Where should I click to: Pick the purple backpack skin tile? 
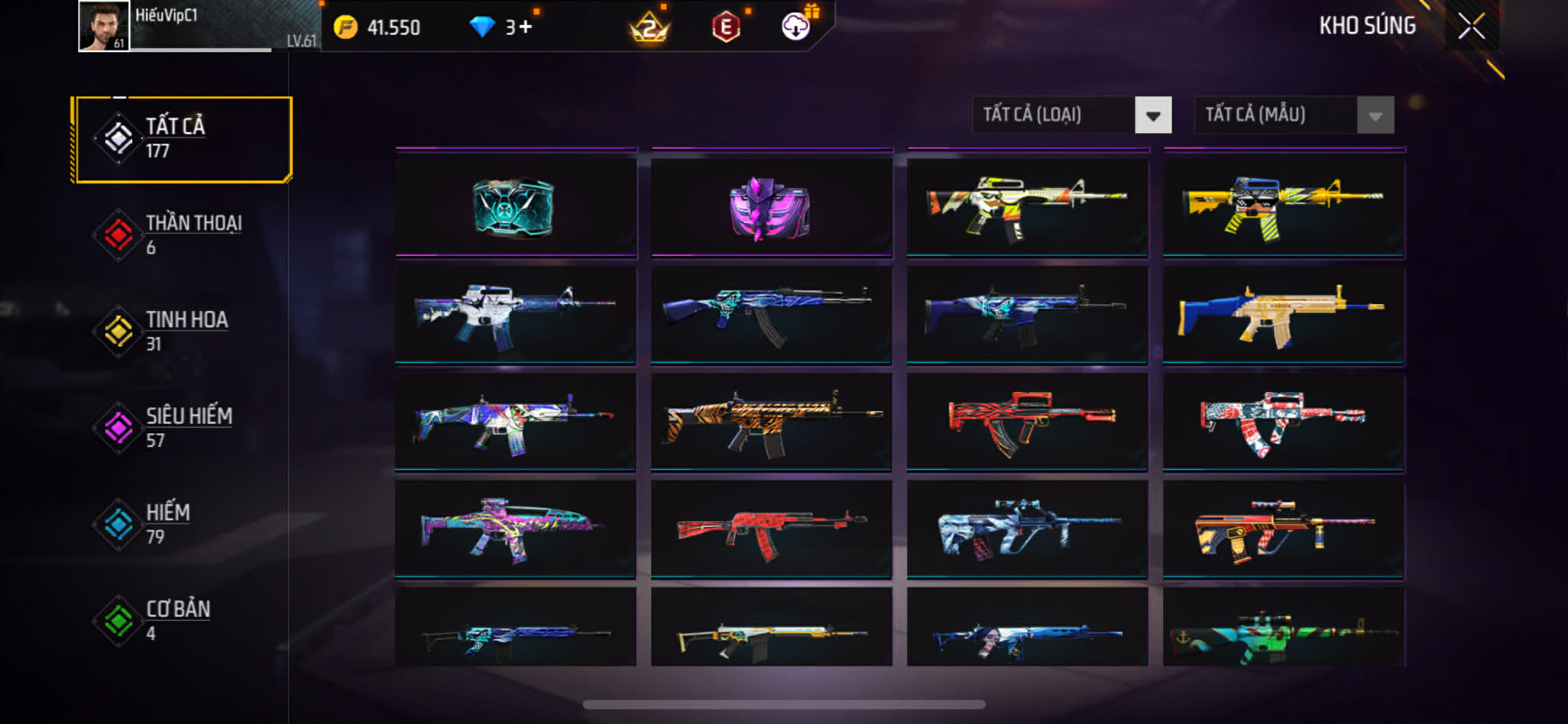[771, 207]
